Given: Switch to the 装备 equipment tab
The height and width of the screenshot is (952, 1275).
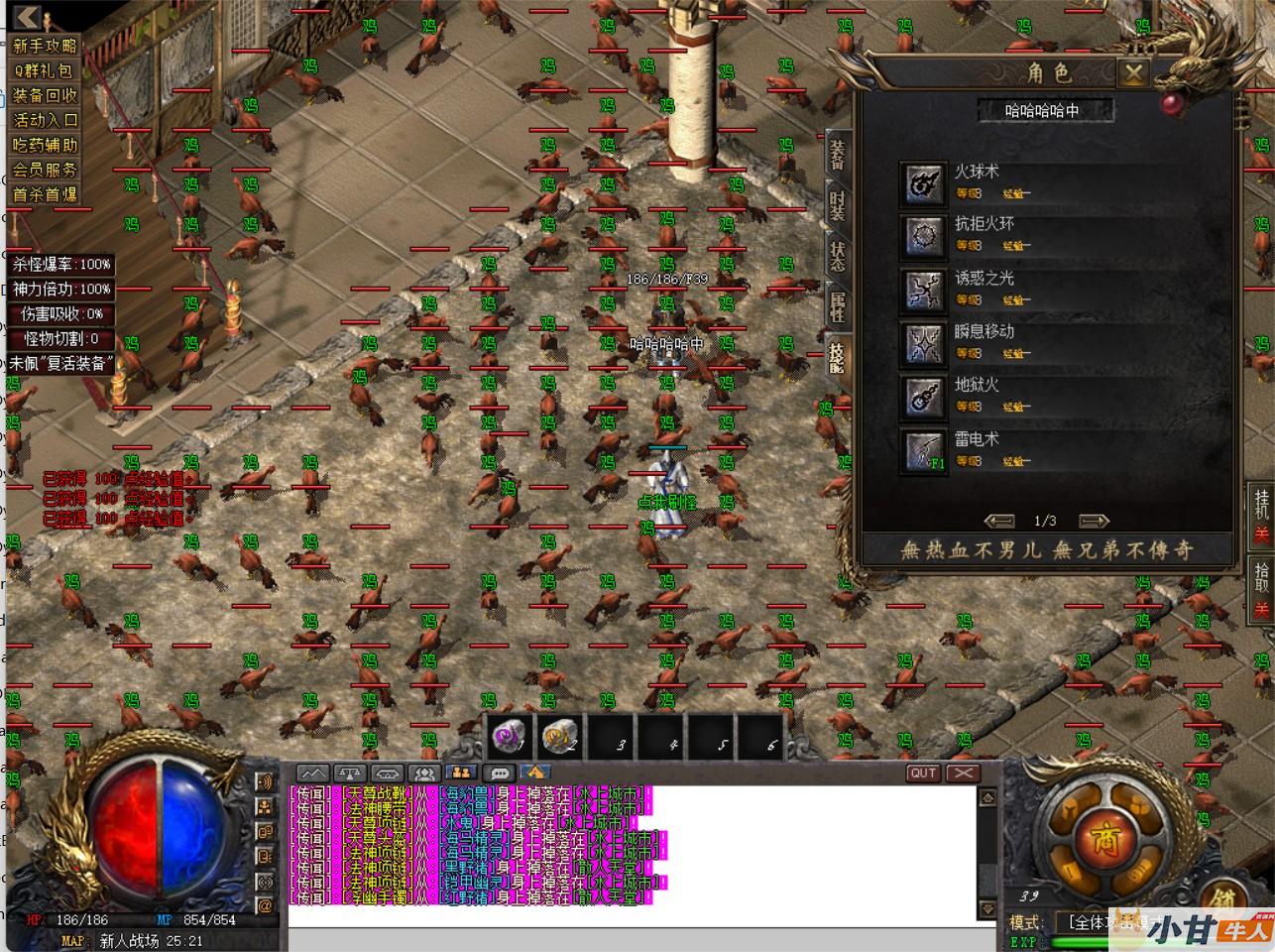Looking at the screenshot, I should pos(839,153).
